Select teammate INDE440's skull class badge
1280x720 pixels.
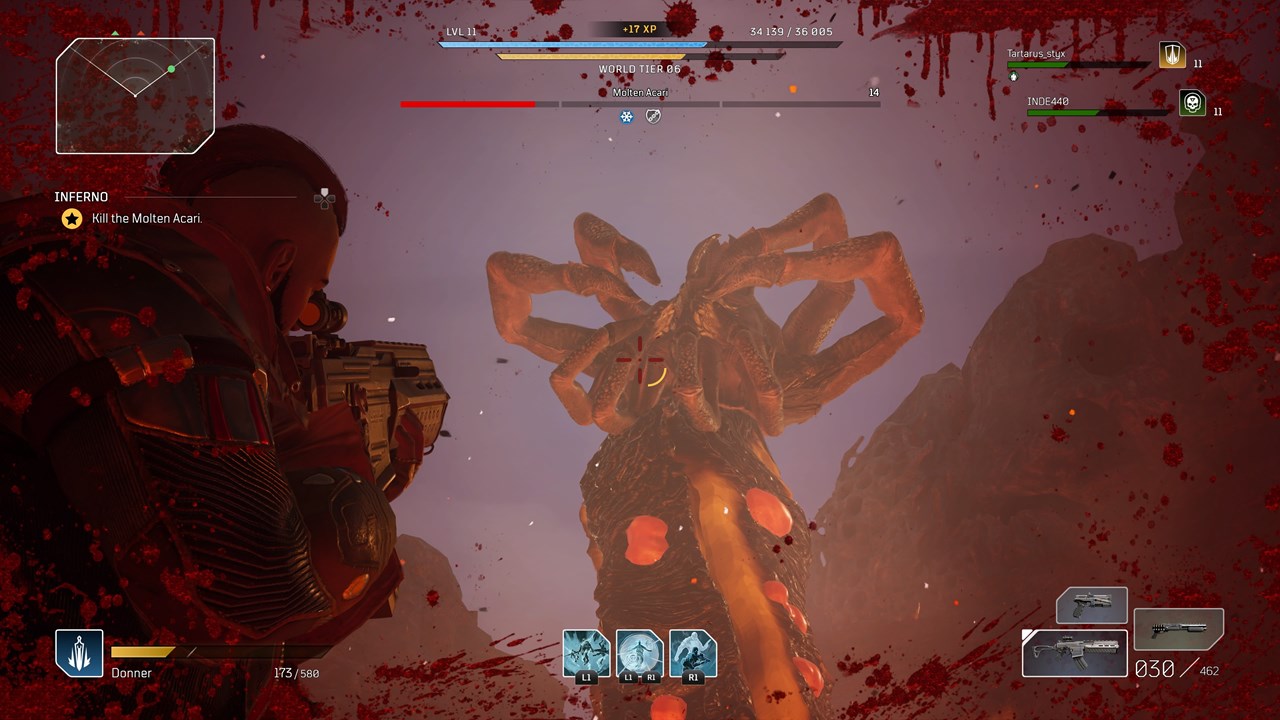[x=1192, y=103]
